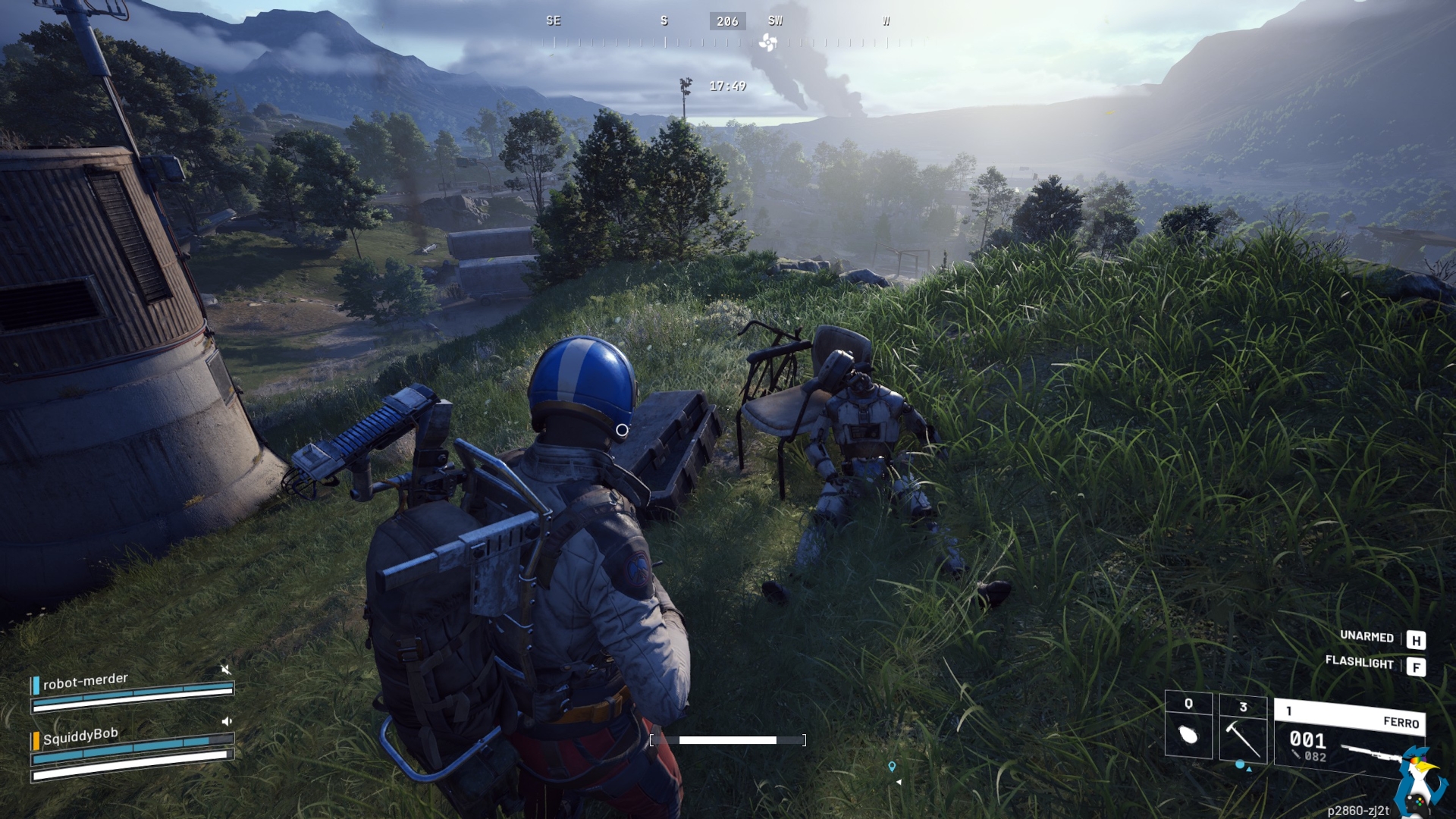Click the 206 heading box on the compass

727,21
